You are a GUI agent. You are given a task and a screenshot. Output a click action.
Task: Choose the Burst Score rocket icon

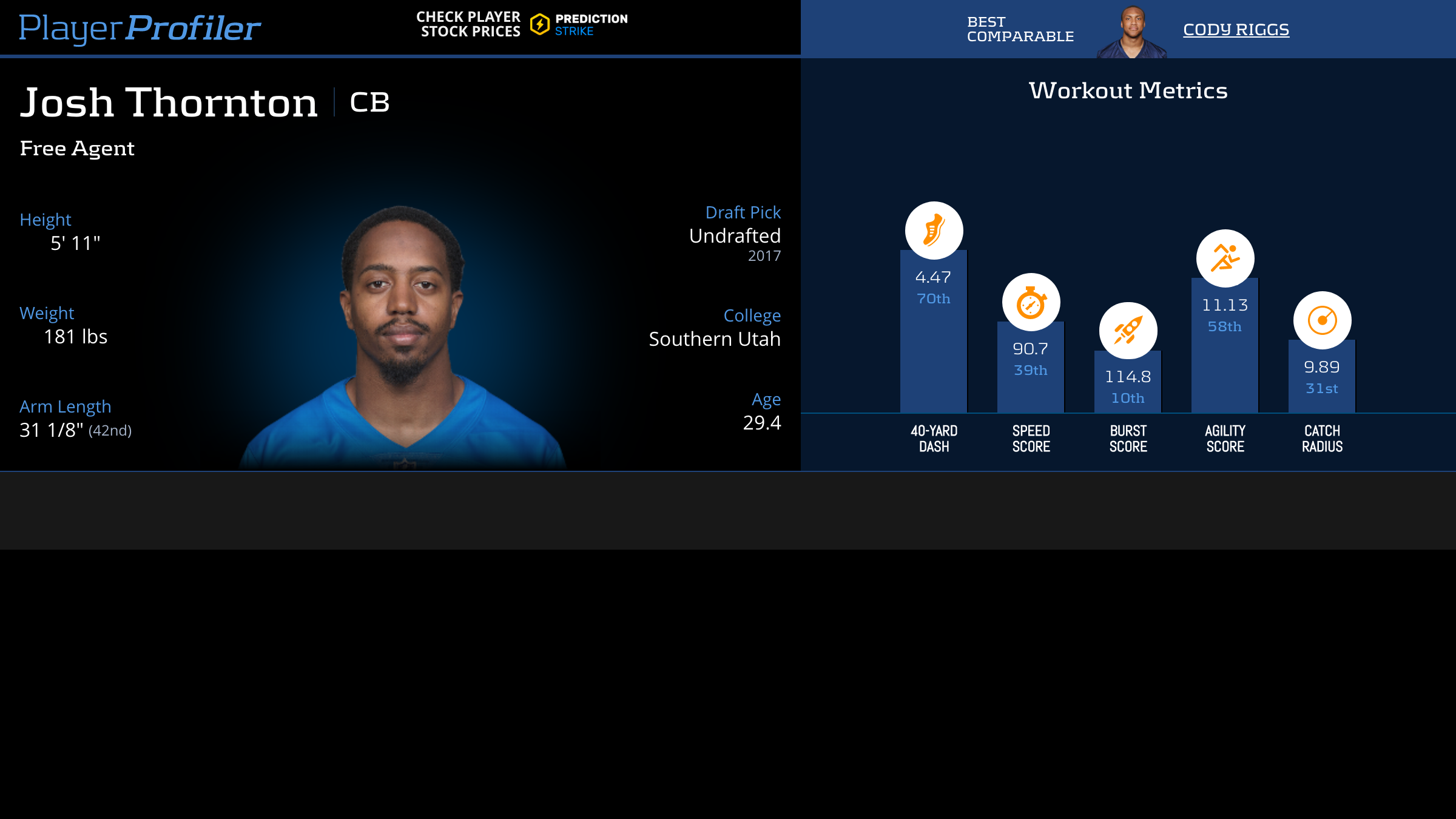[x=1128, y=331]
